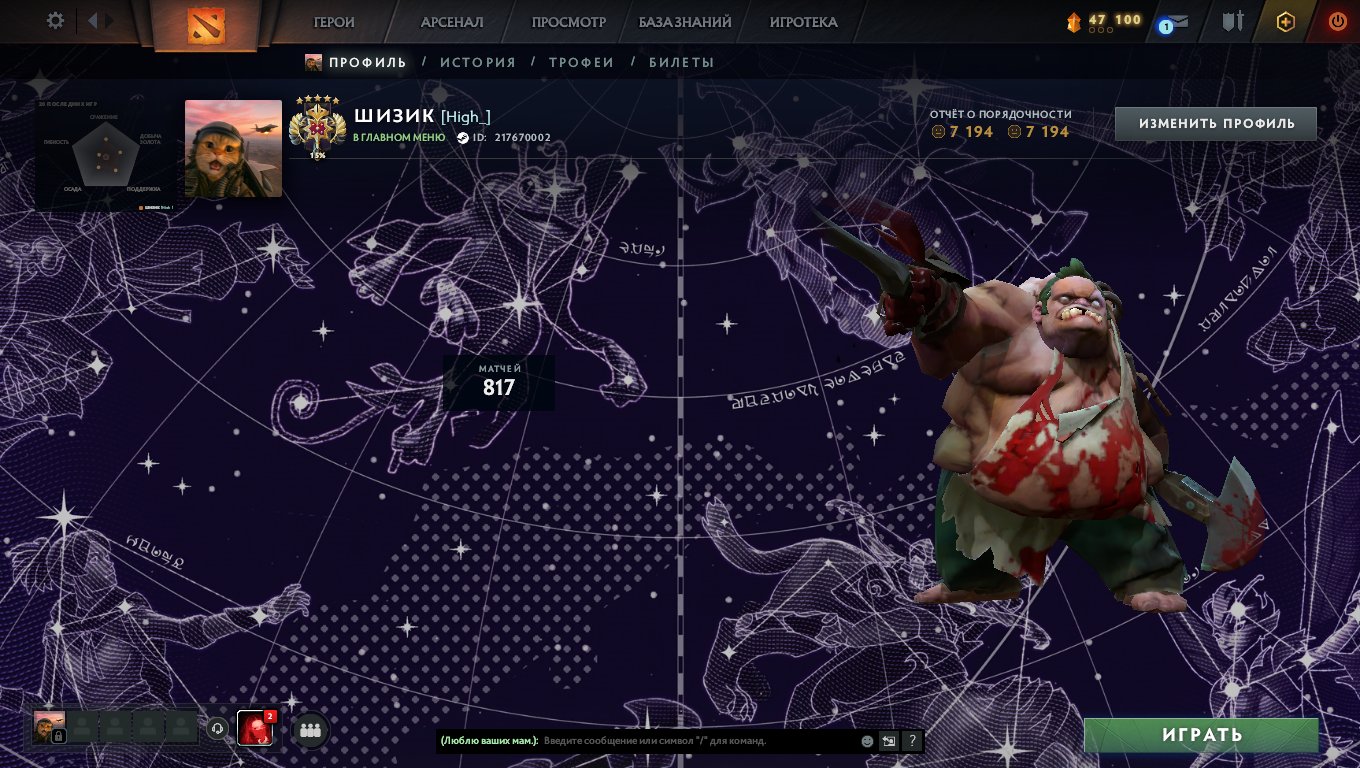This screenshot has width=1360, height=768.
Task: Open the ТРОФЕИ tab
Action: coord(580,62)
